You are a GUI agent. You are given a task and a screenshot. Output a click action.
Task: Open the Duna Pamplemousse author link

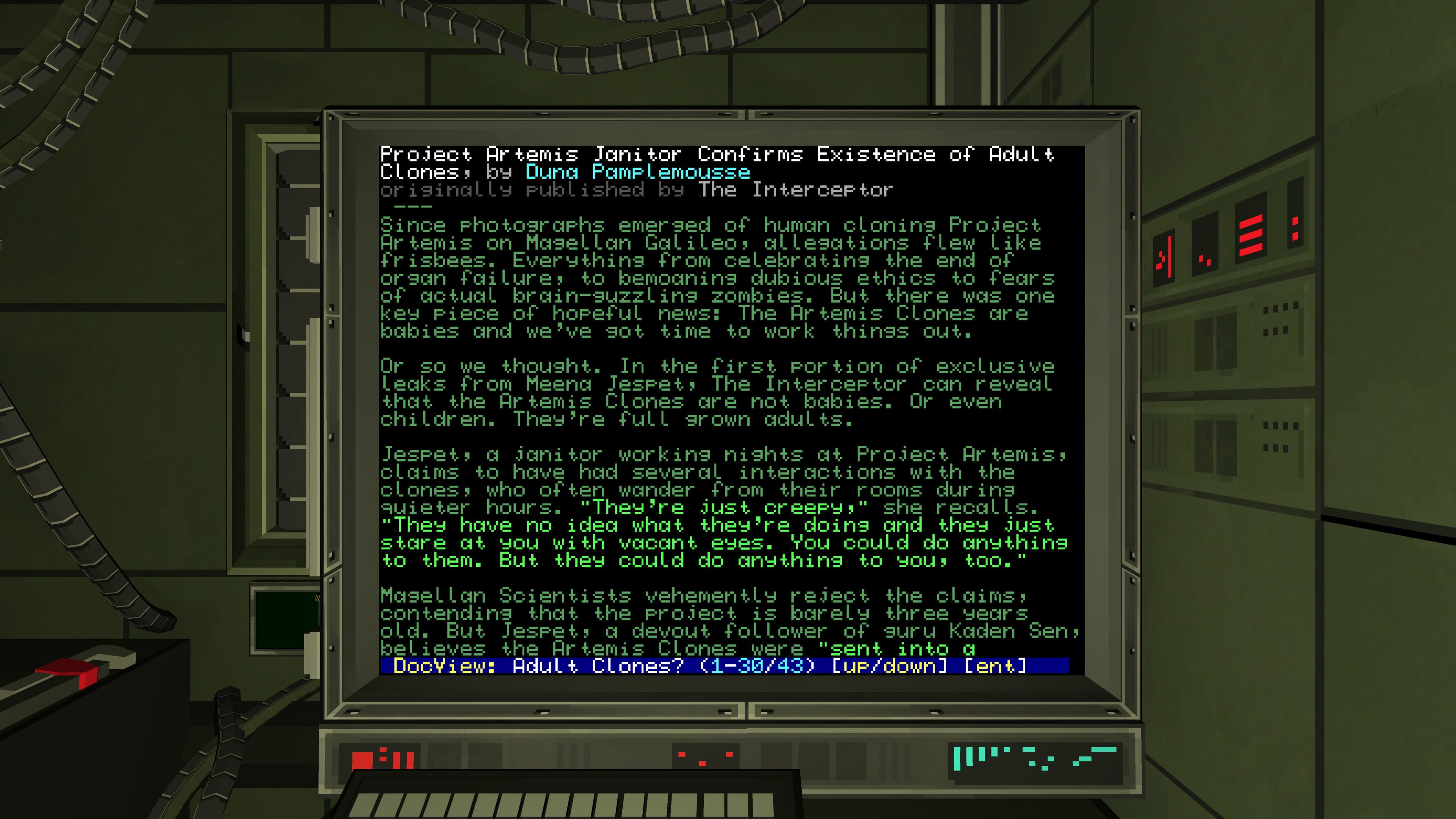click(x=637, y=172)
